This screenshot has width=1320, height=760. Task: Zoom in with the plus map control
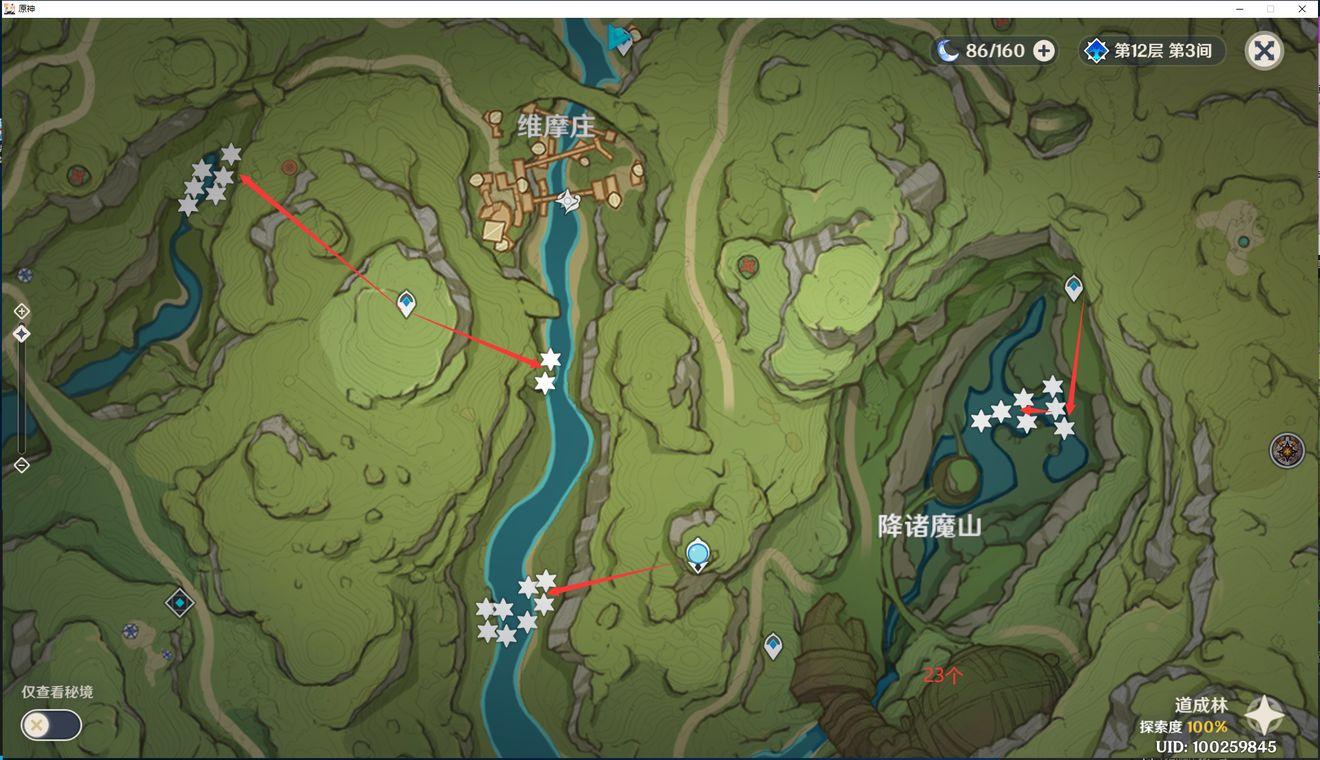20,310
